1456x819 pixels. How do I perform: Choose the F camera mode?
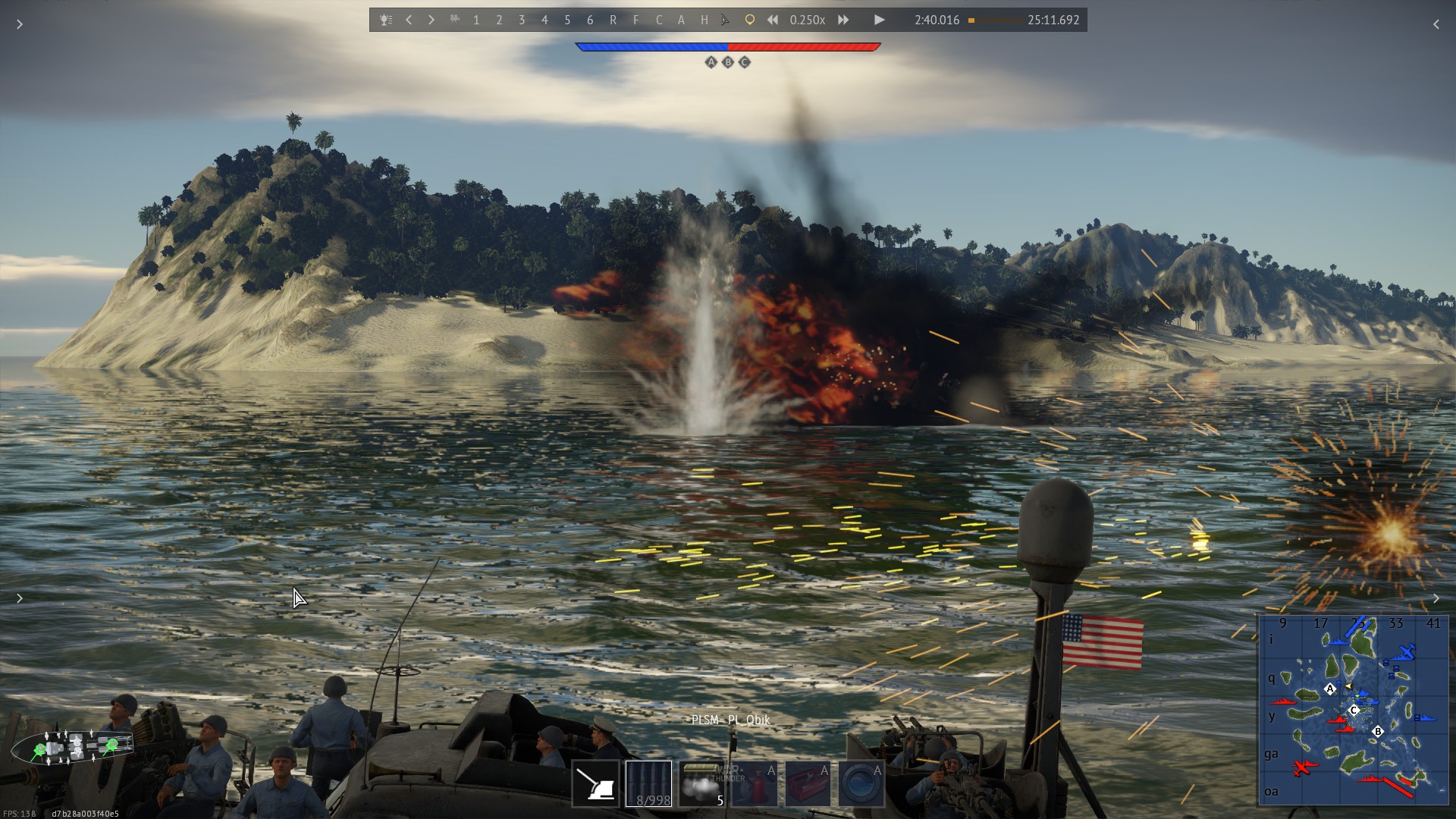635,20
